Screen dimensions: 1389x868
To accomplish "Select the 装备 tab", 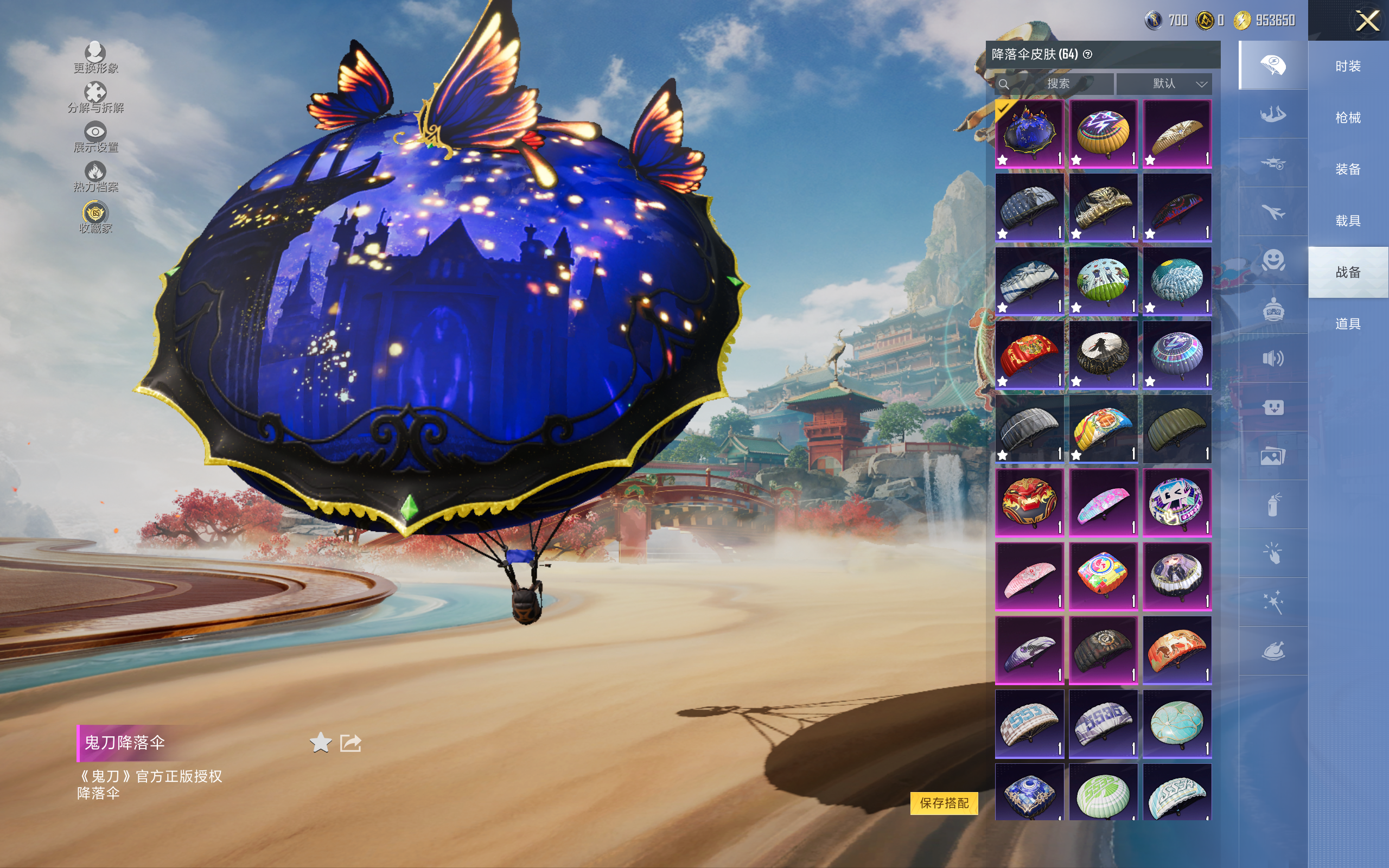I will point(1348,169).
